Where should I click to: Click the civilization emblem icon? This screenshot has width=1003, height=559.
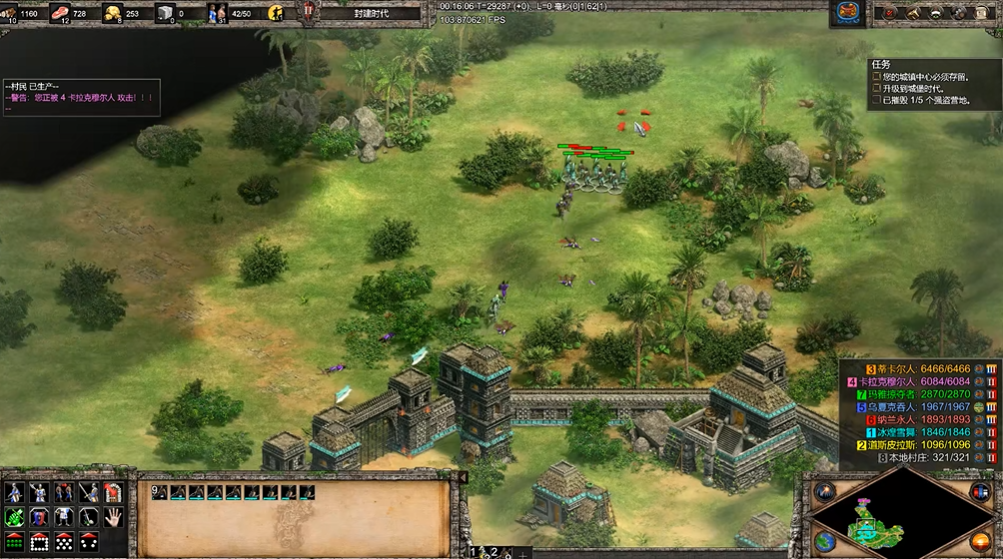point(848,12)
